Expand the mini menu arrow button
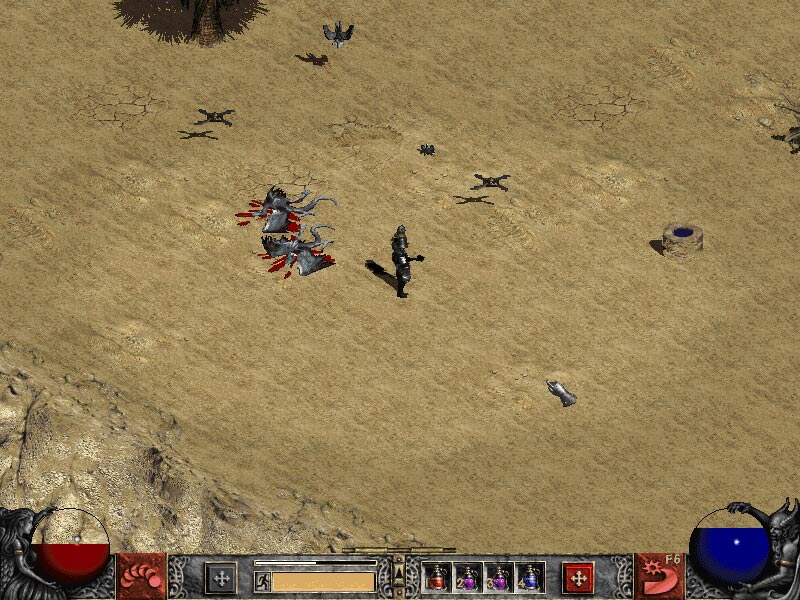800x600 pixels. tap(399, 577)
